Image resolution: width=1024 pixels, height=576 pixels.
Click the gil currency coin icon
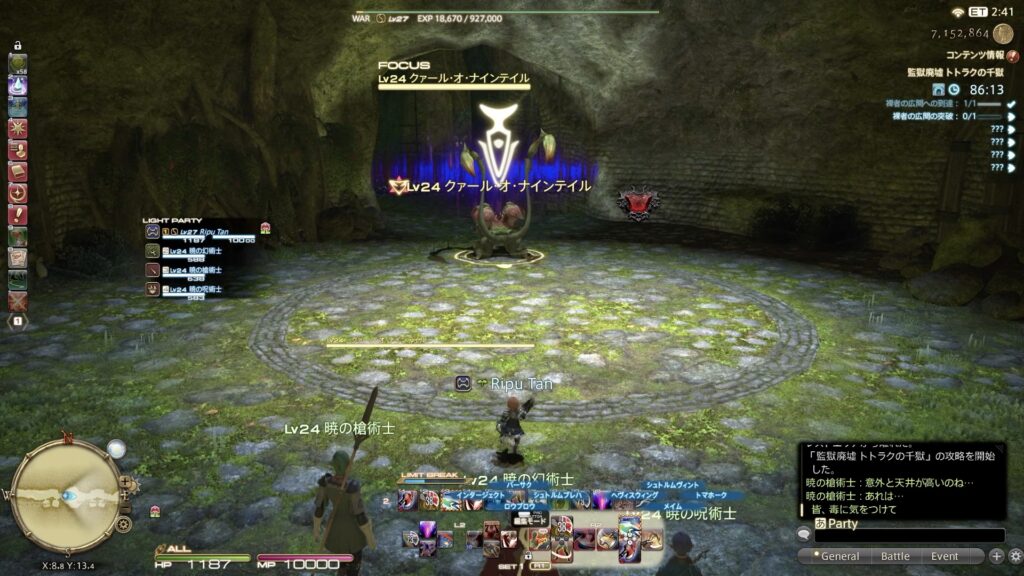point(1002,34)
